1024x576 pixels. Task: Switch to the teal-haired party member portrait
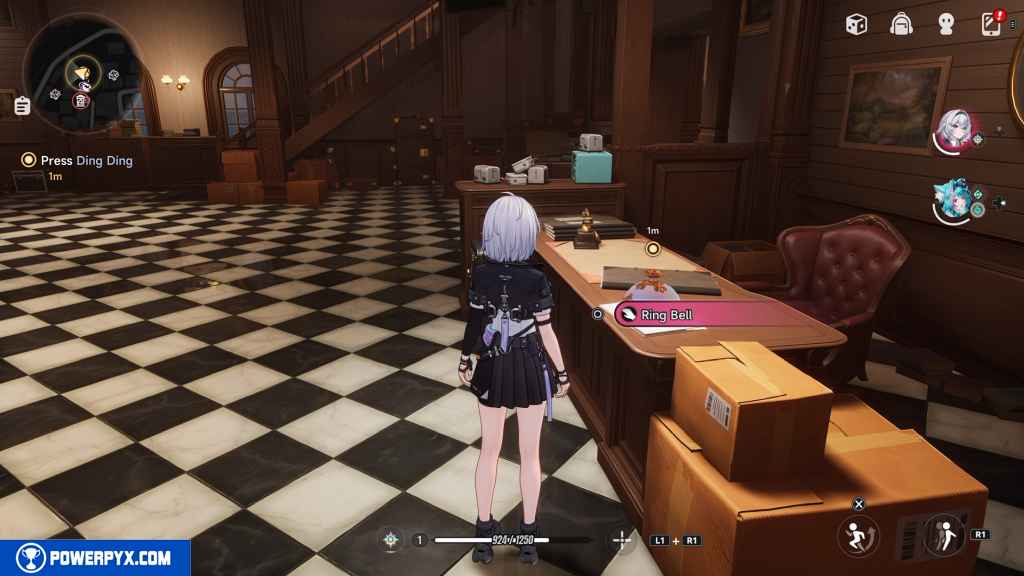(x=952, y=202)
